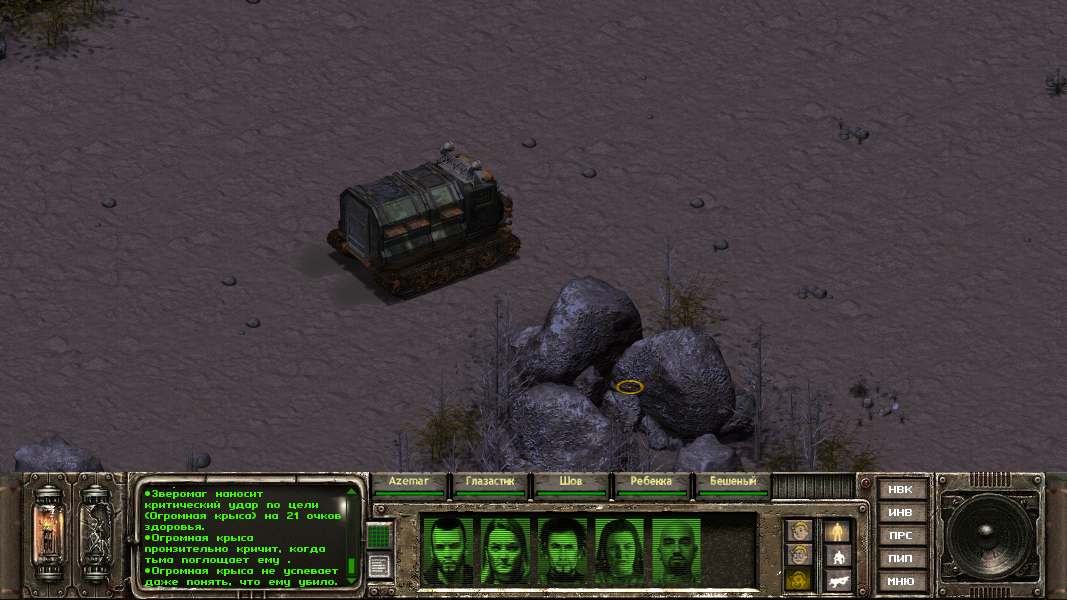The height and width of the screenshot is (600, 1067).
Task: Open the НВК panel
Action: coord(900,489)
